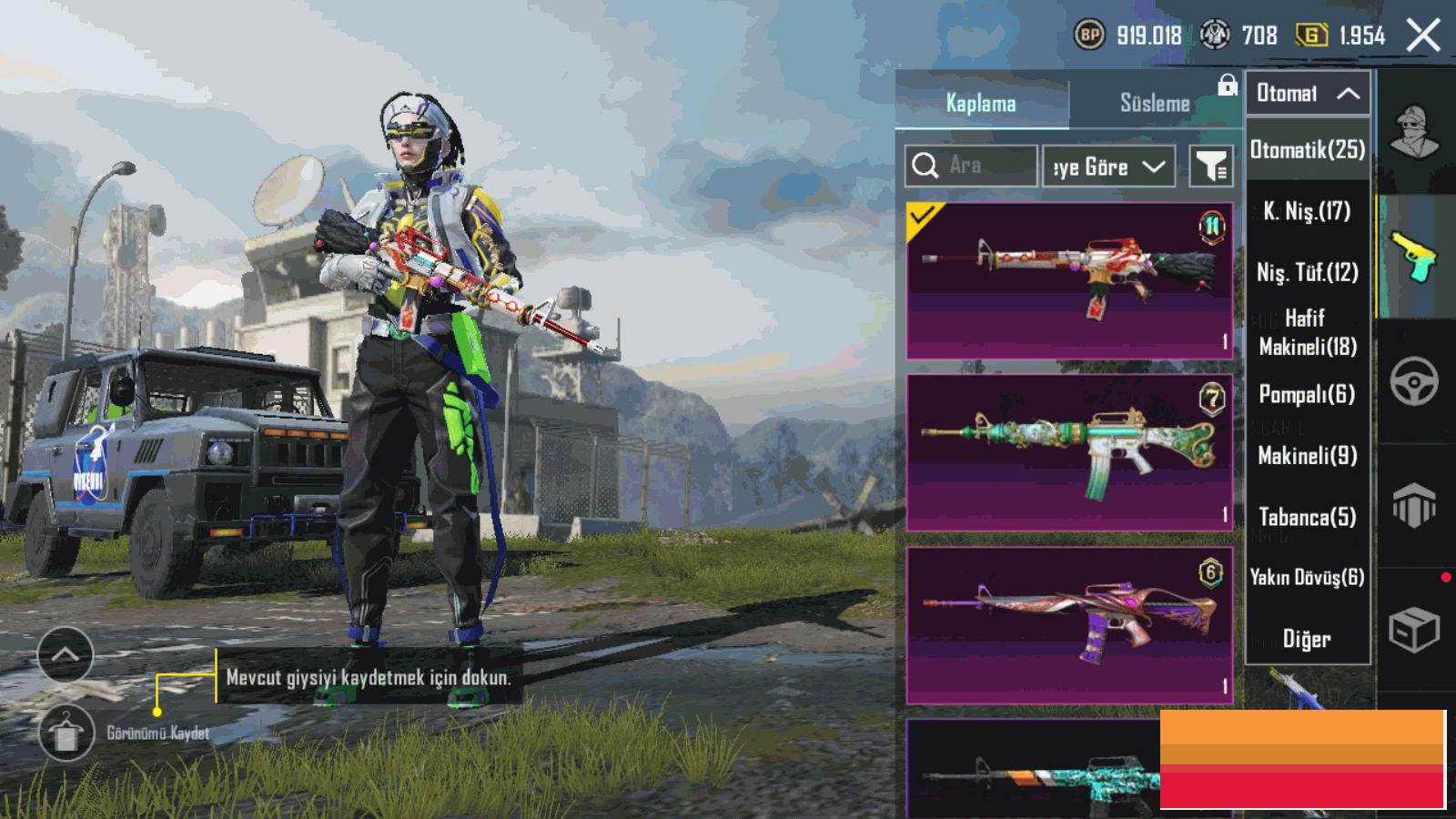Choose the Makineli(9) category
This screenshot has height=819, width=1456.
(1308, 455)
